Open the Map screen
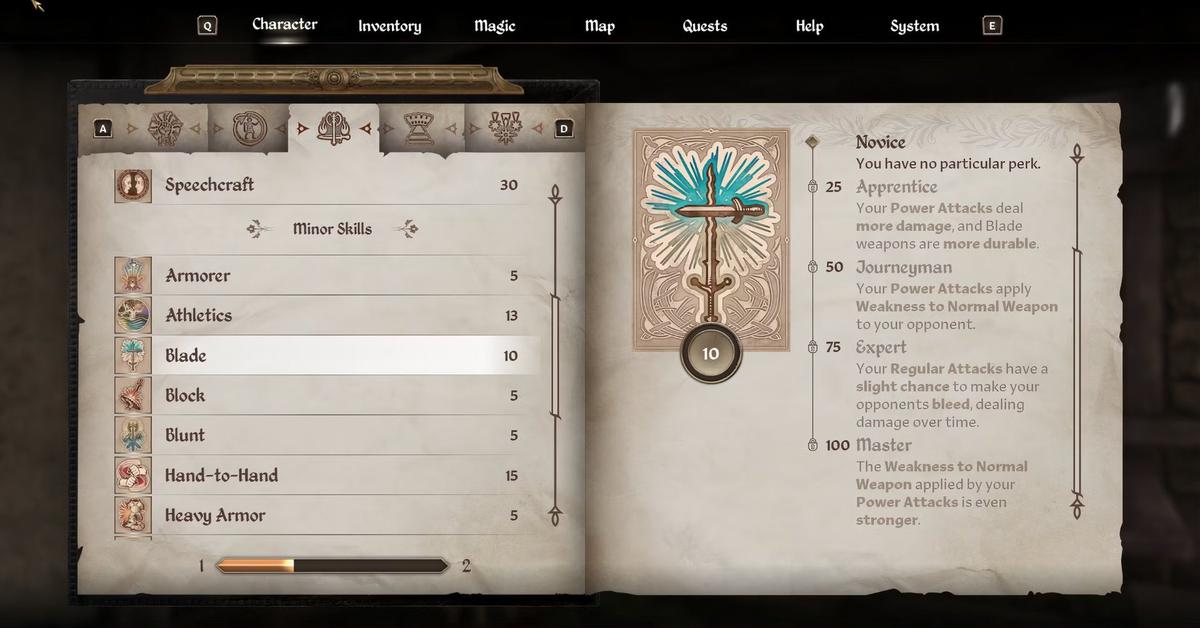1200x628 pixels. 599,26
